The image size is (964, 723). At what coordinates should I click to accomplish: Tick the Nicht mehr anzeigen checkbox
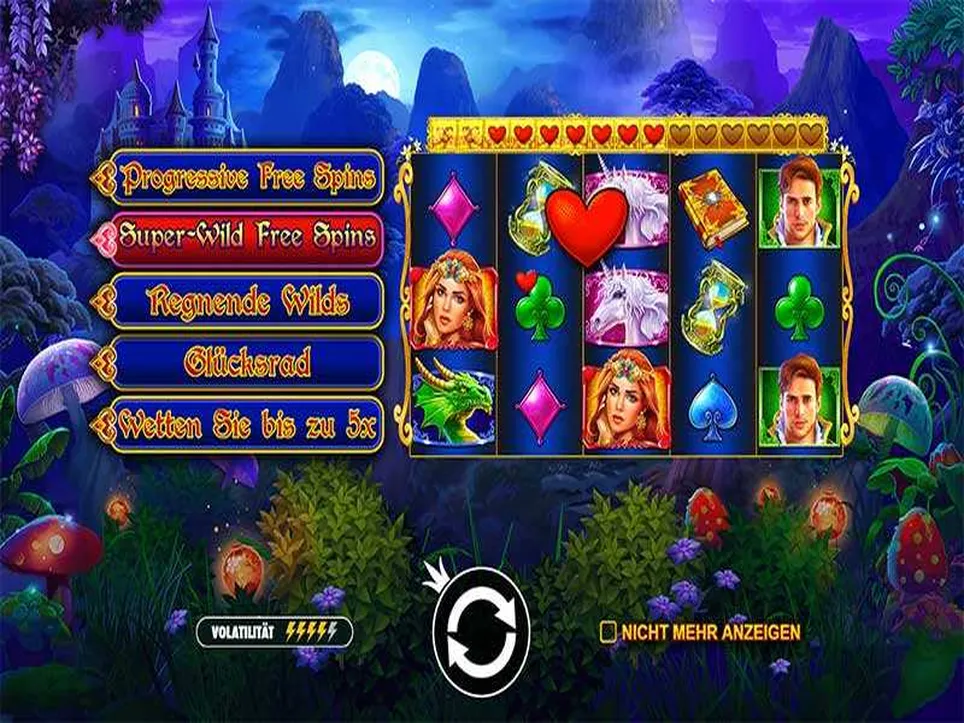tap(607, 631)
